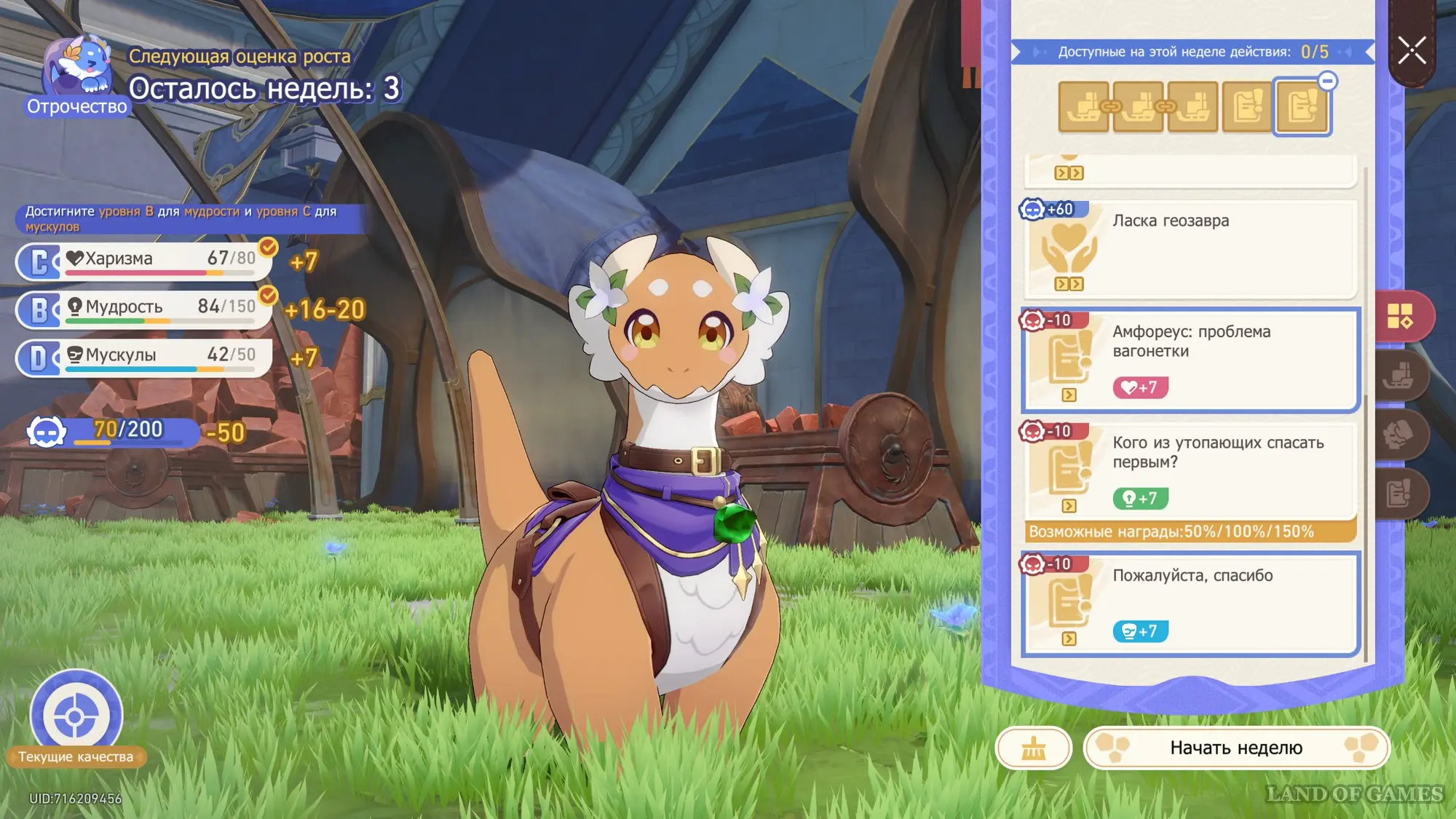Switch to the ship category tab
This screenshot has height=819, width=1456.
tap(1399, 376)
